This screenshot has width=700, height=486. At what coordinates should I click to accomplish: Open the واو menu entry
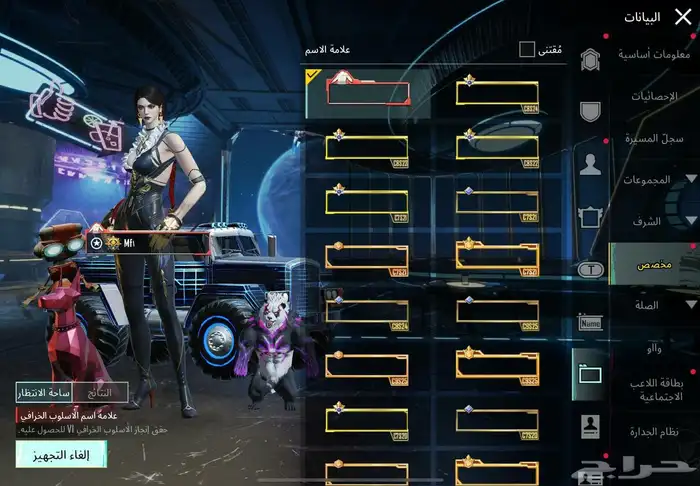pos(655,344)
